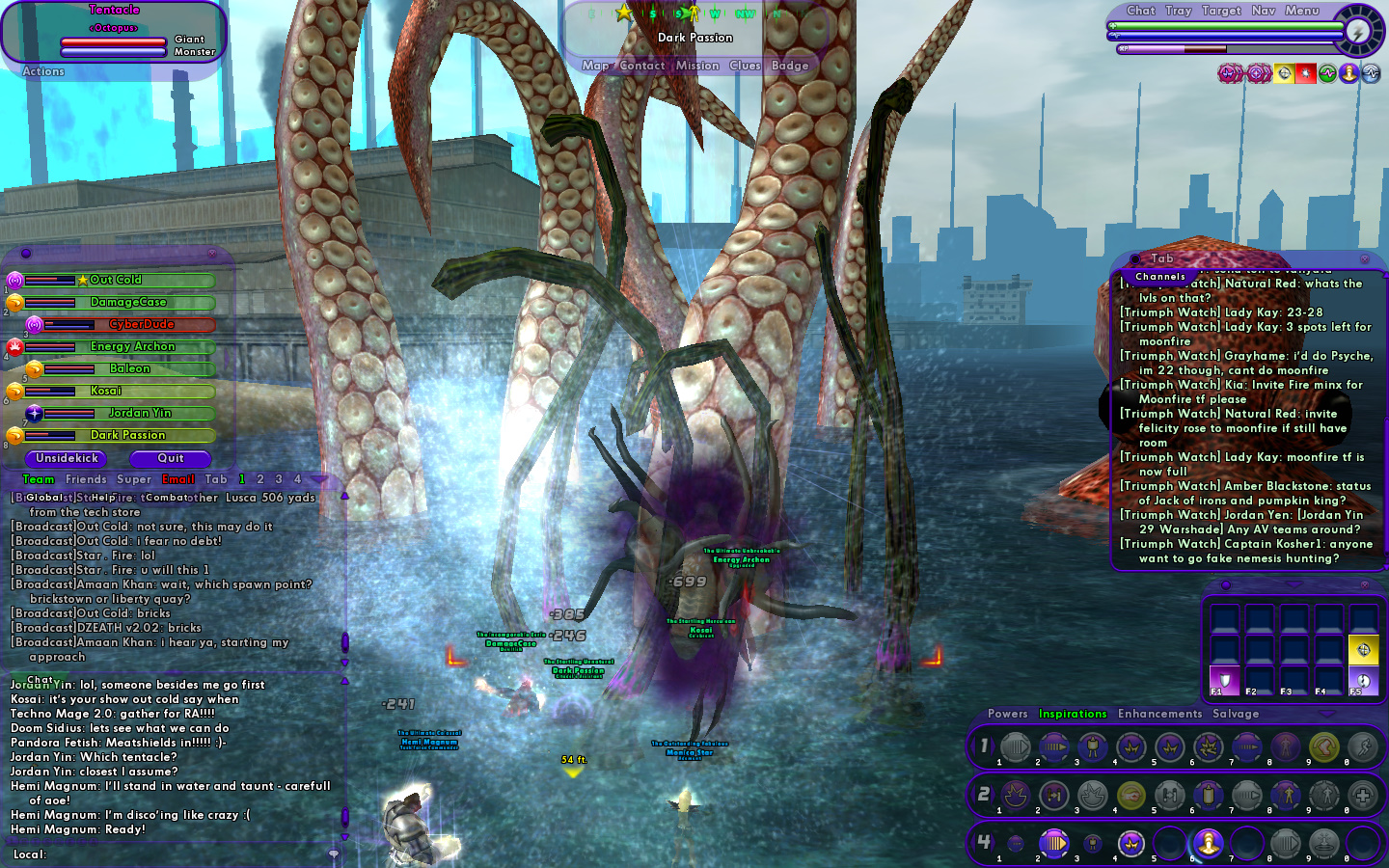Open the Nav window
The width and height of the screenshot is (1389, 868).
pyautogui.click(x=1263, y=11)
